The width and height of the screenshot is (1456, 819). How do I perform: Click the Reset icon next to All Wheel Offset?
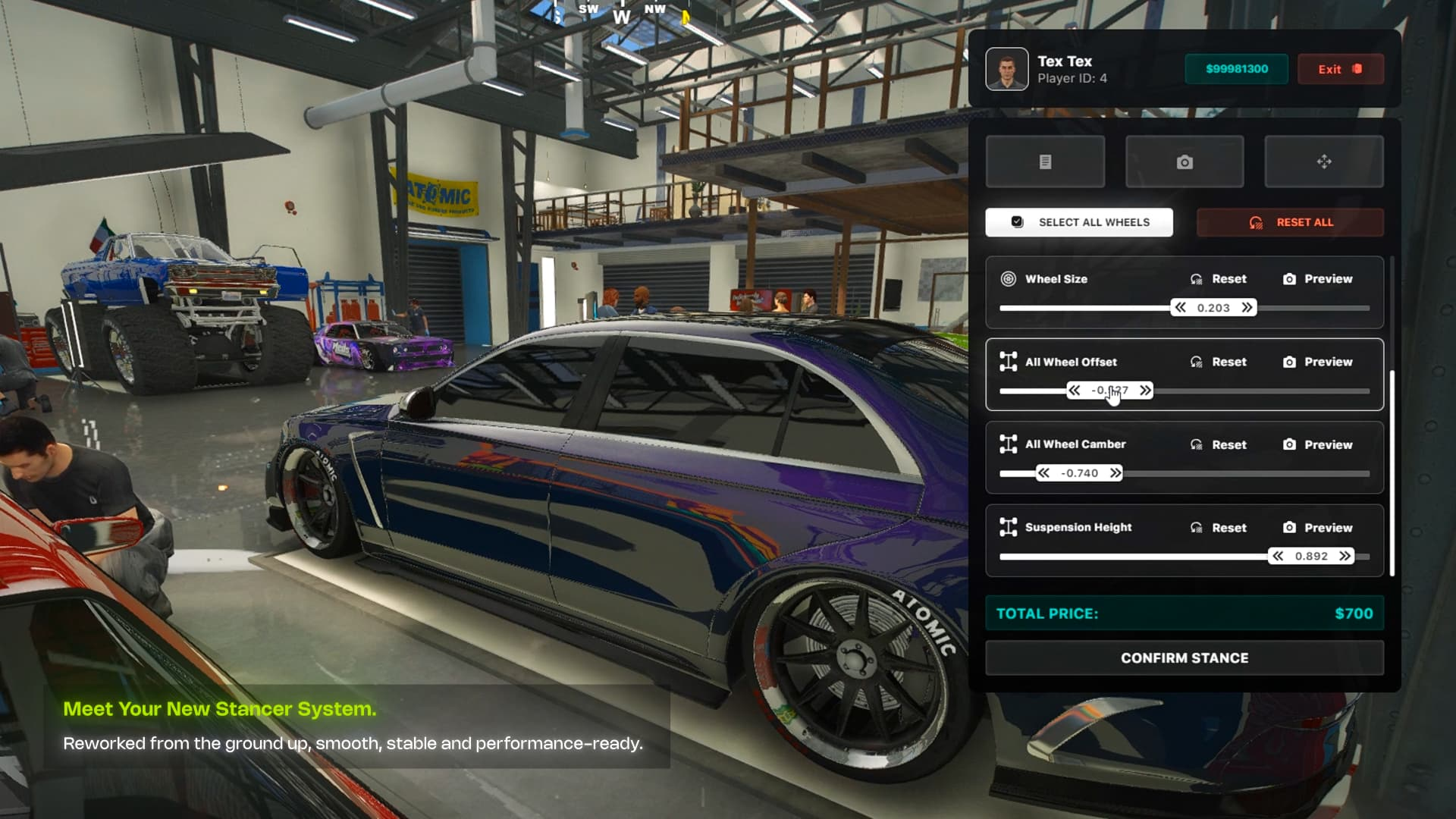[x=1197, y=362]
